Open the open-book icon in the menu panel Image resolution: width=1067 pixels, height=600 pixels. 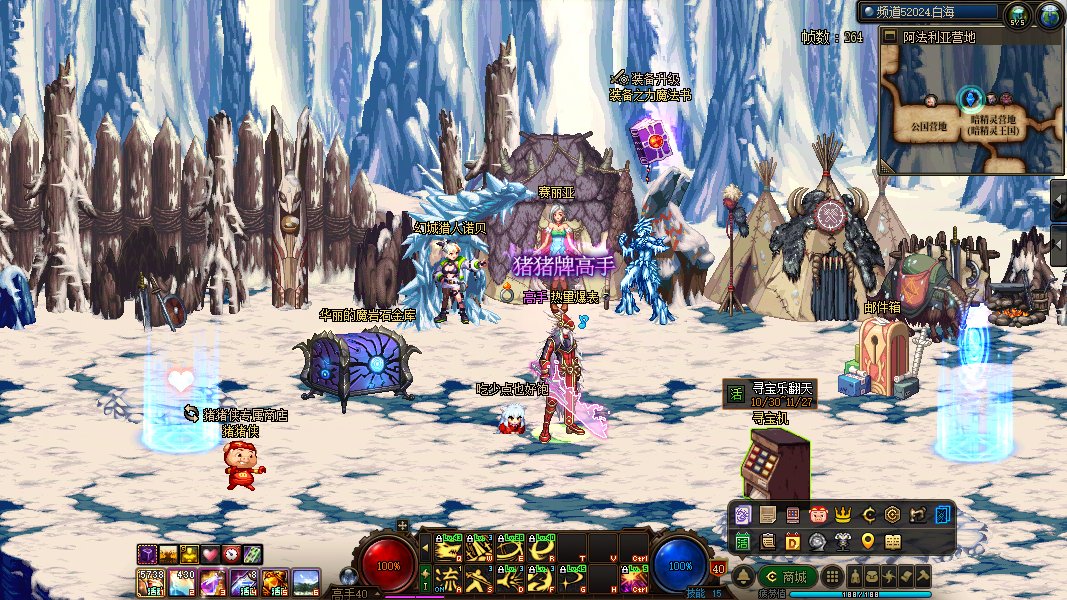pos(893,542)
